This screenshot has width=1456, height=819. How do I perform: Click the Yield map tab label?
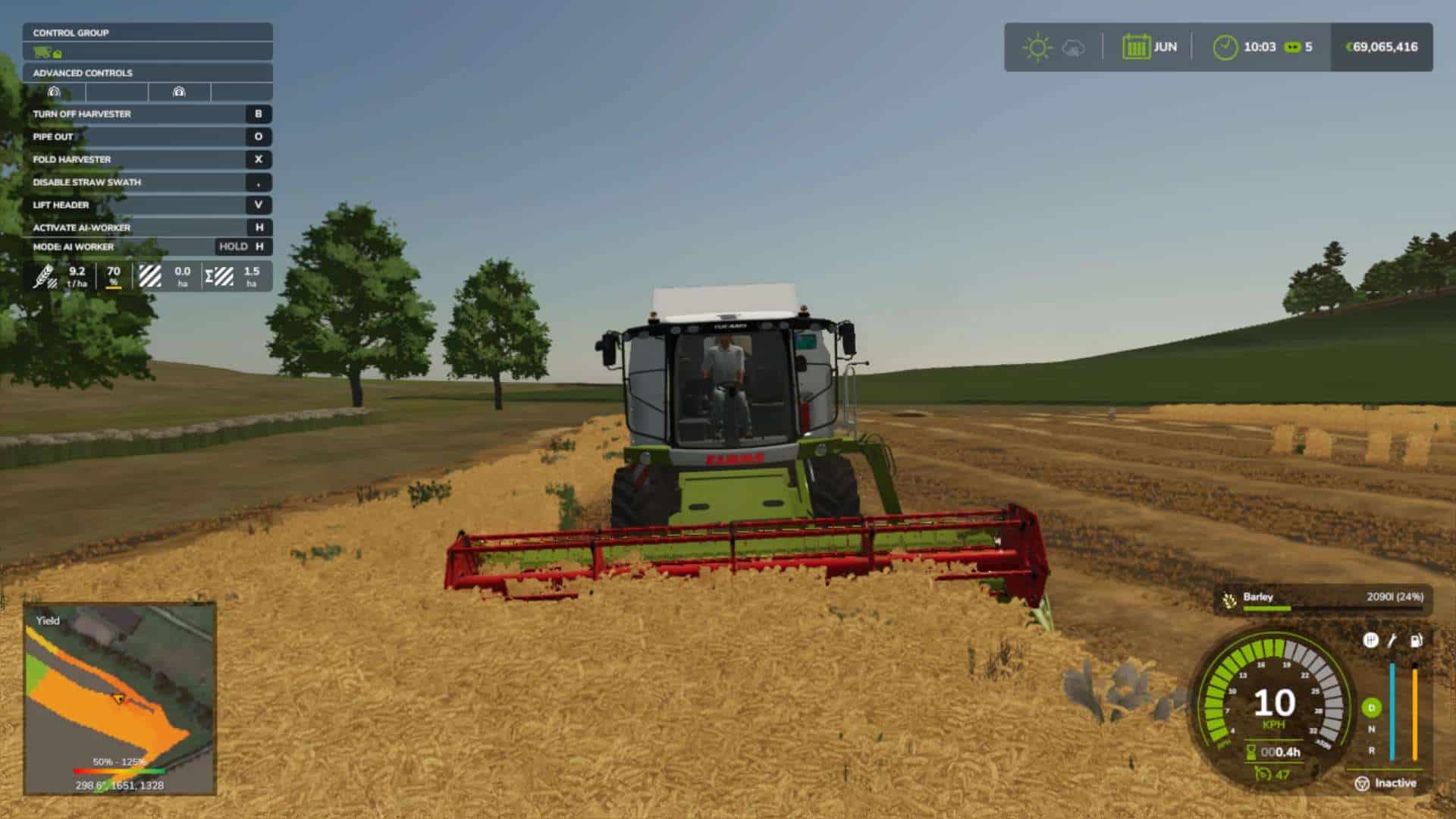(x=49, y=620)
